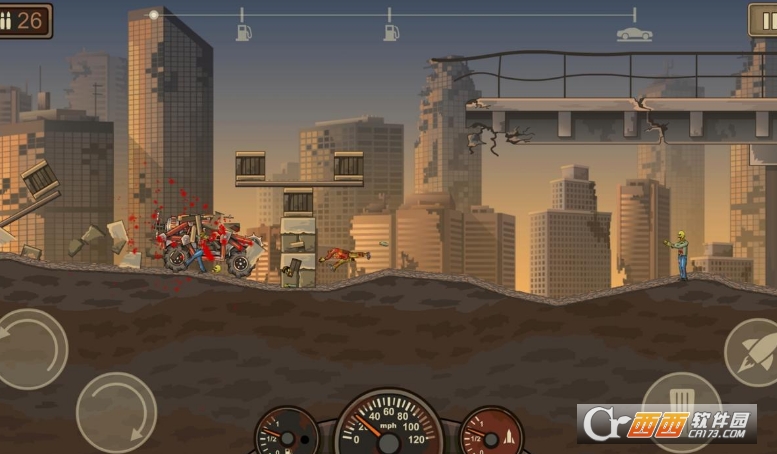This screenshot has width=777, height=454.
Task: Pause the game with the top-right button
Action: pyautogui.click(x=765, y=20)
